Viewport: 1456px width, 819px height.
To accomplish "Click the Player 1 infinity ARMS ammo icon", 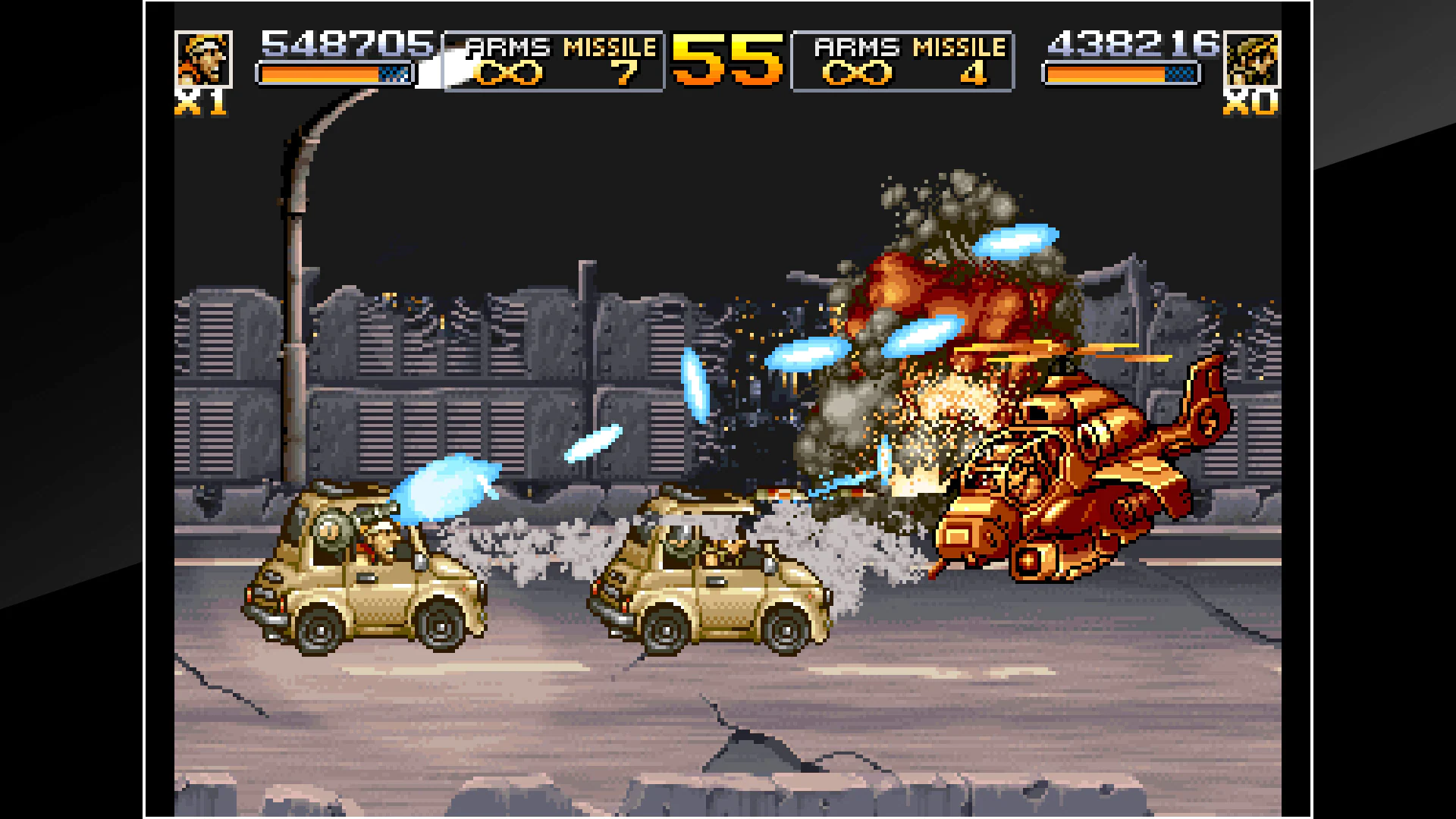I will click(x=507, y=73).
